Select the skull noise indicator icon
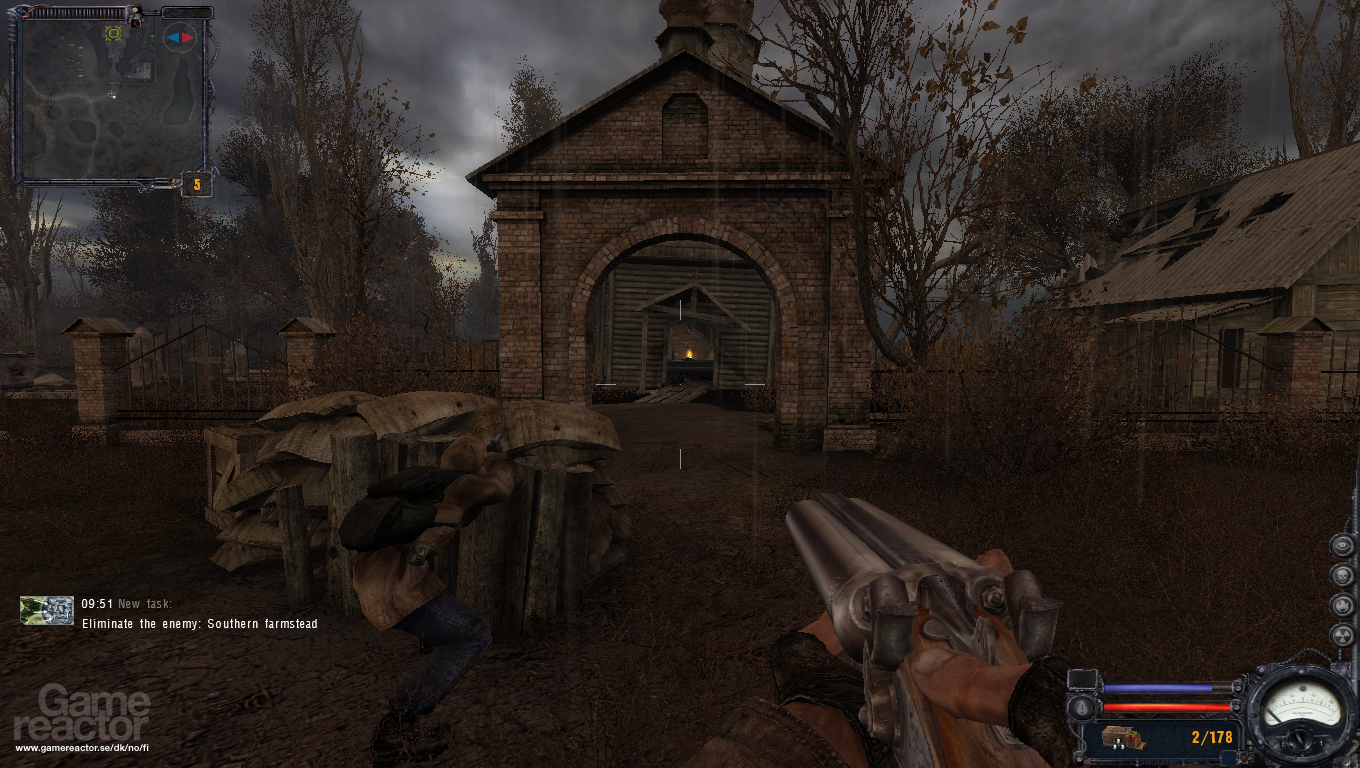The image size is (1360, 768). pos(1341,575)
